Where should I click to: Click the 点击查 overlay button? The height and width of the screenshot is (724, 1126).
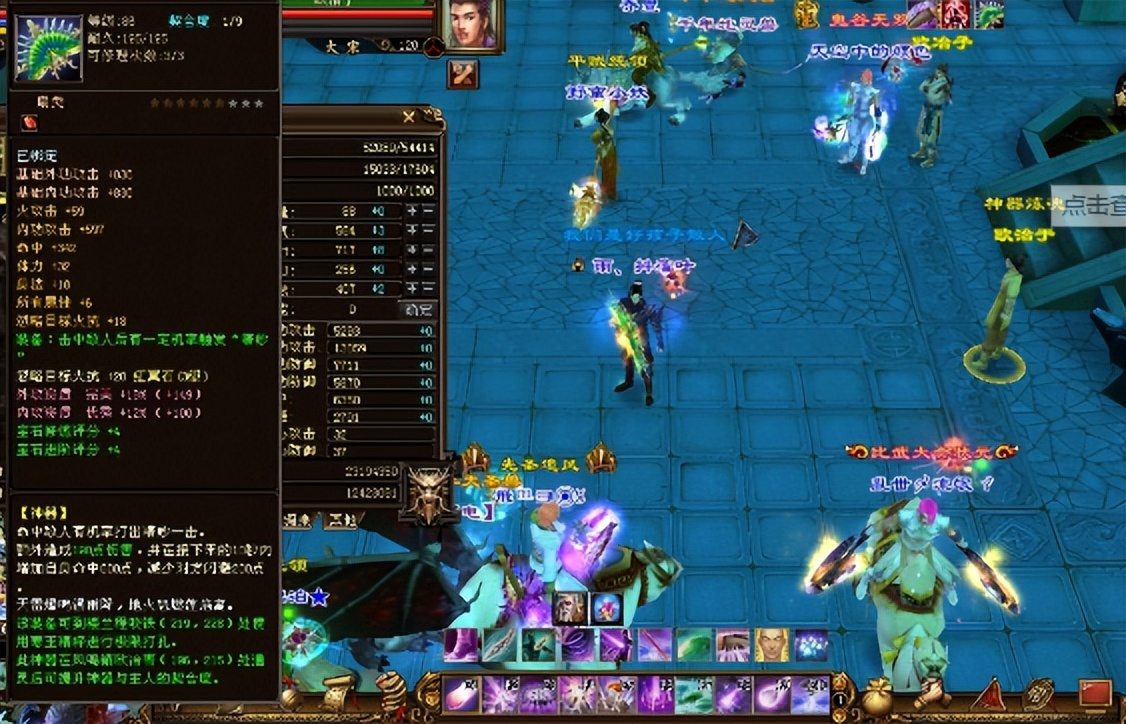1092,207
